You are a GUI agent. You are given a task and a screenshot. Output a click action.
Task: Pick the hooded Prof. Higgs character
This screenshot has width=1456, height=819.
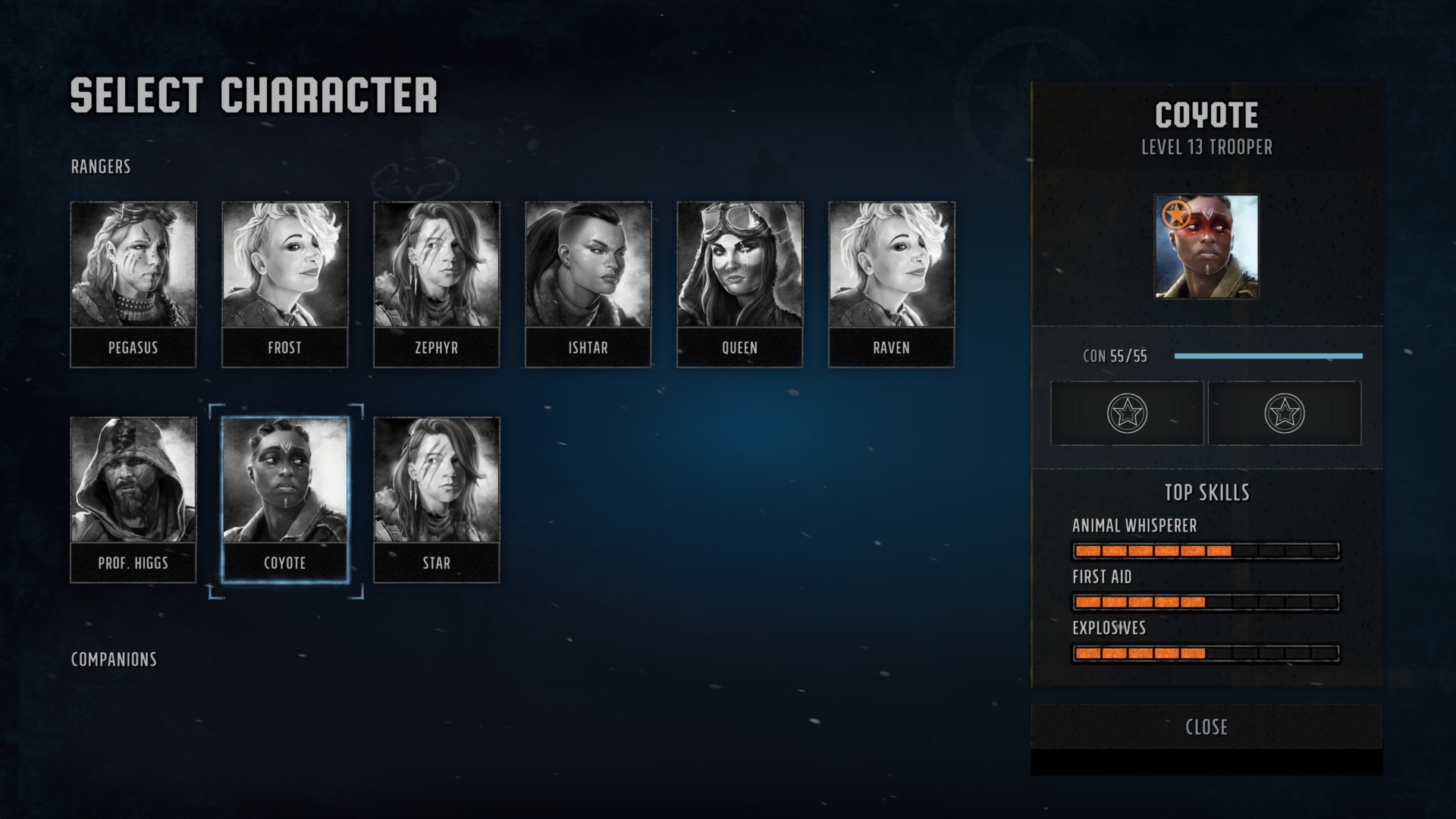[x=133, y=499]
